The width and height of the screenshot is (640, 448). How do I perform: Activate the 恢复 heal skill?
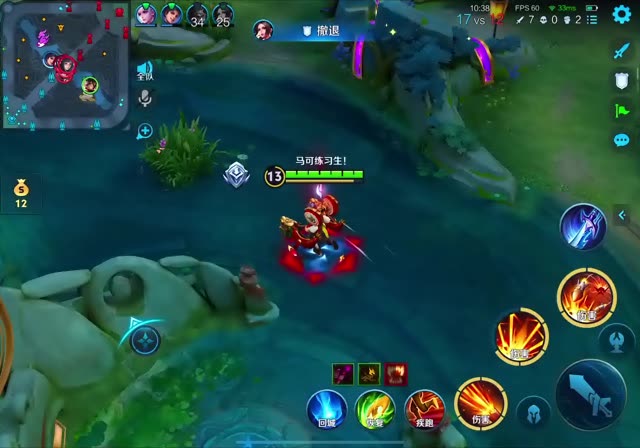(x=375, y=409)
